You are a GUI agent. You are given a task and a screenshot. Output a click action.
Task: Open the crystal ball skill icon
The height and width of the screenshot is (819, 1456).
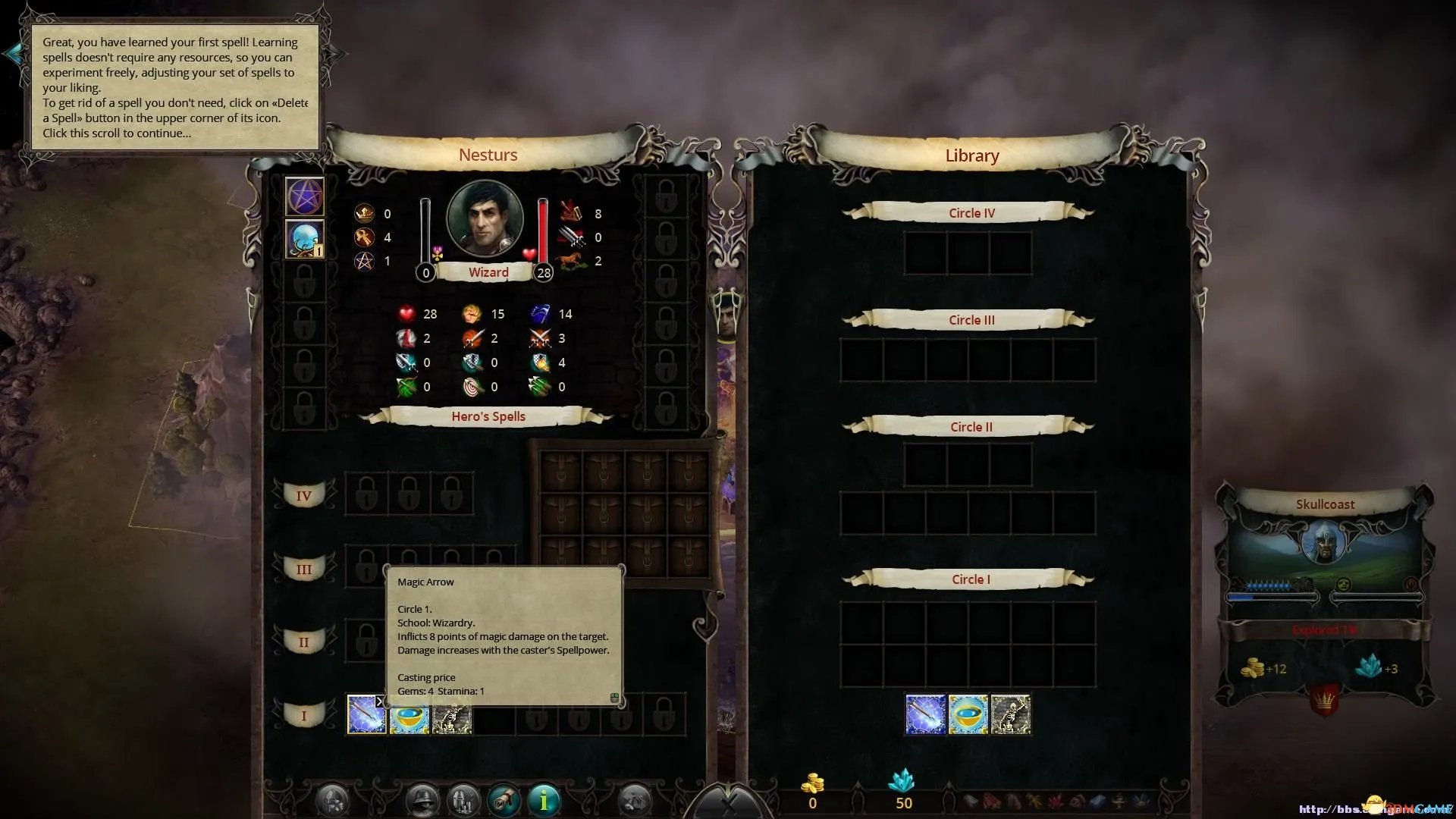click(x=304, y=239)
